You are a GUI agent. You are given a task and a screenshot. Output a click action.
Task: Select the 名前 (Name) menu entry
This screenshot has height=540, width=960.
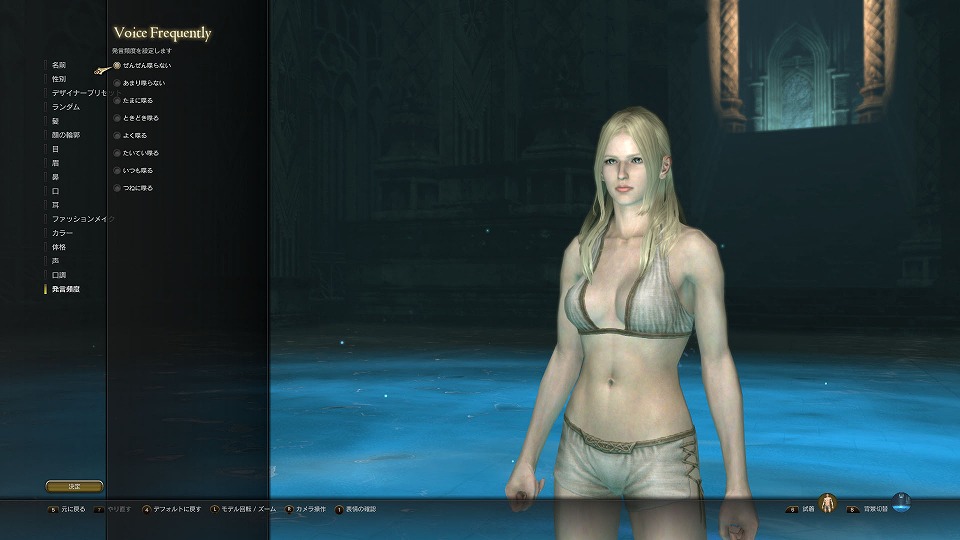[x=59, y=65]
